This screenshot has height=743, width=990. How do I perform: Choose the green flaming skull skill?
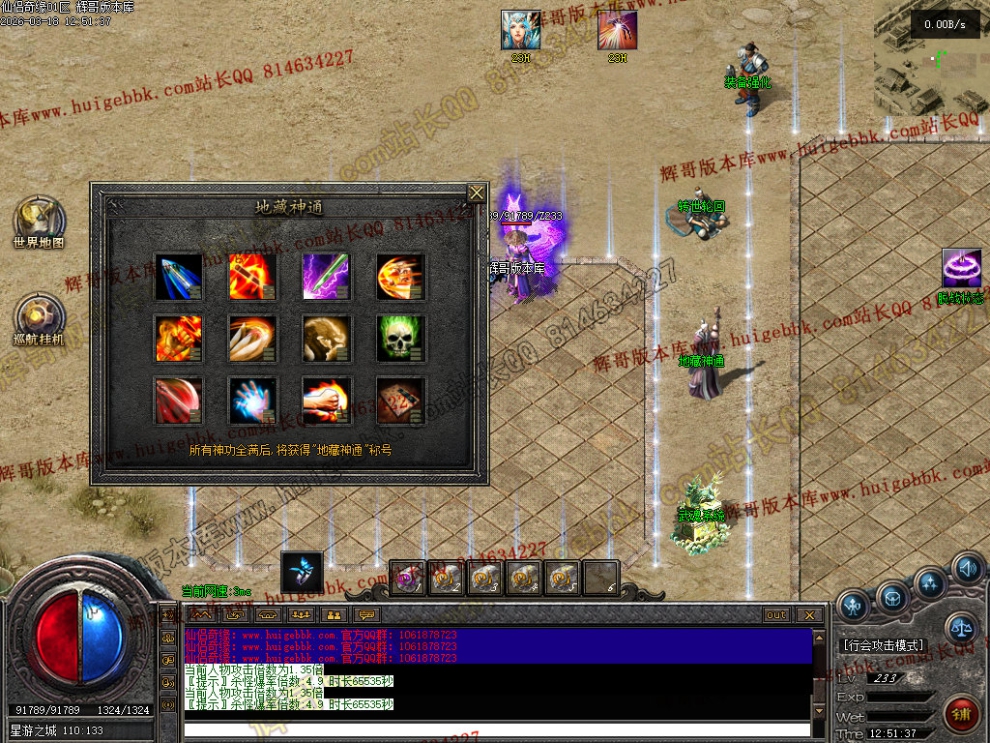tap(400, 339)
